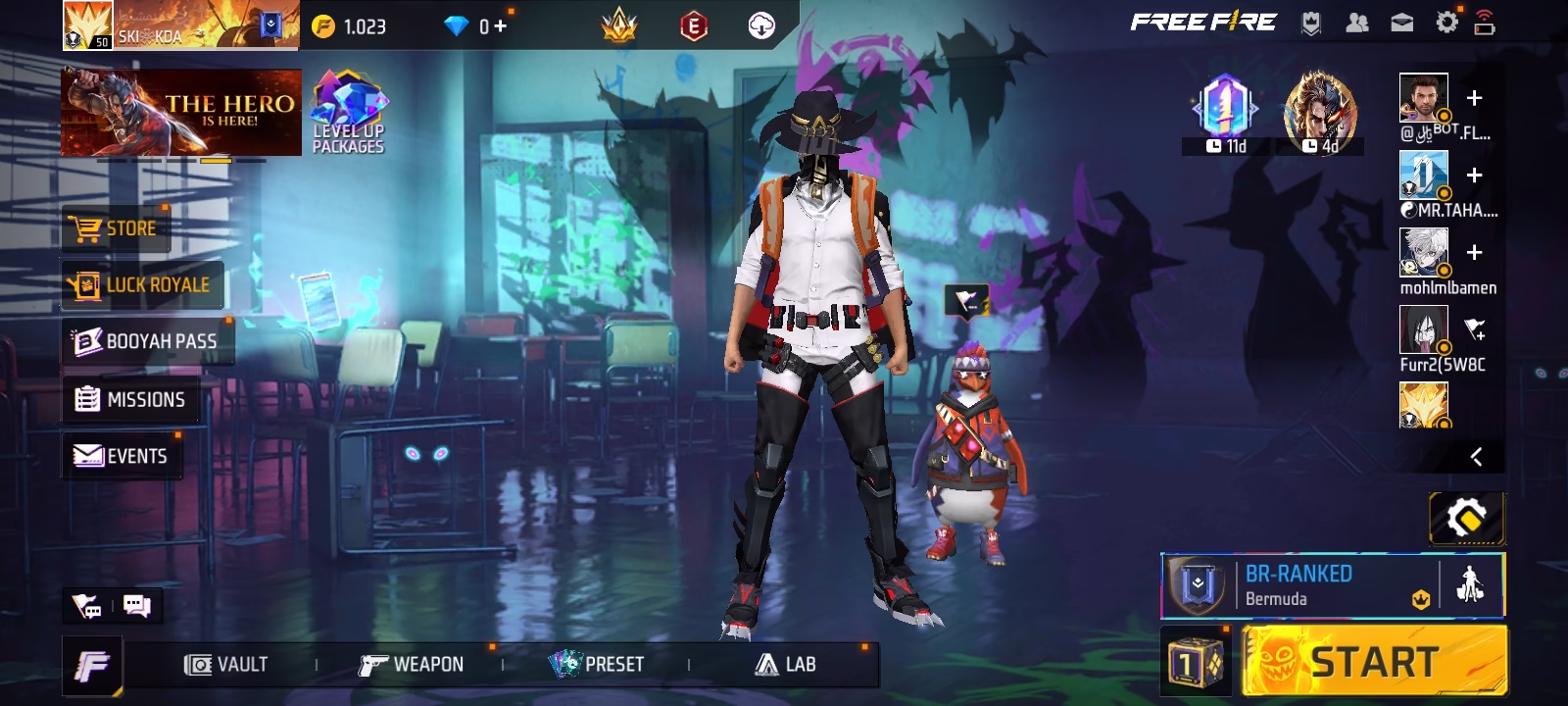Open the Booyah Pass
This screenshot has width=1568, height=706.
pyautogui.click(x=146, y=341)
